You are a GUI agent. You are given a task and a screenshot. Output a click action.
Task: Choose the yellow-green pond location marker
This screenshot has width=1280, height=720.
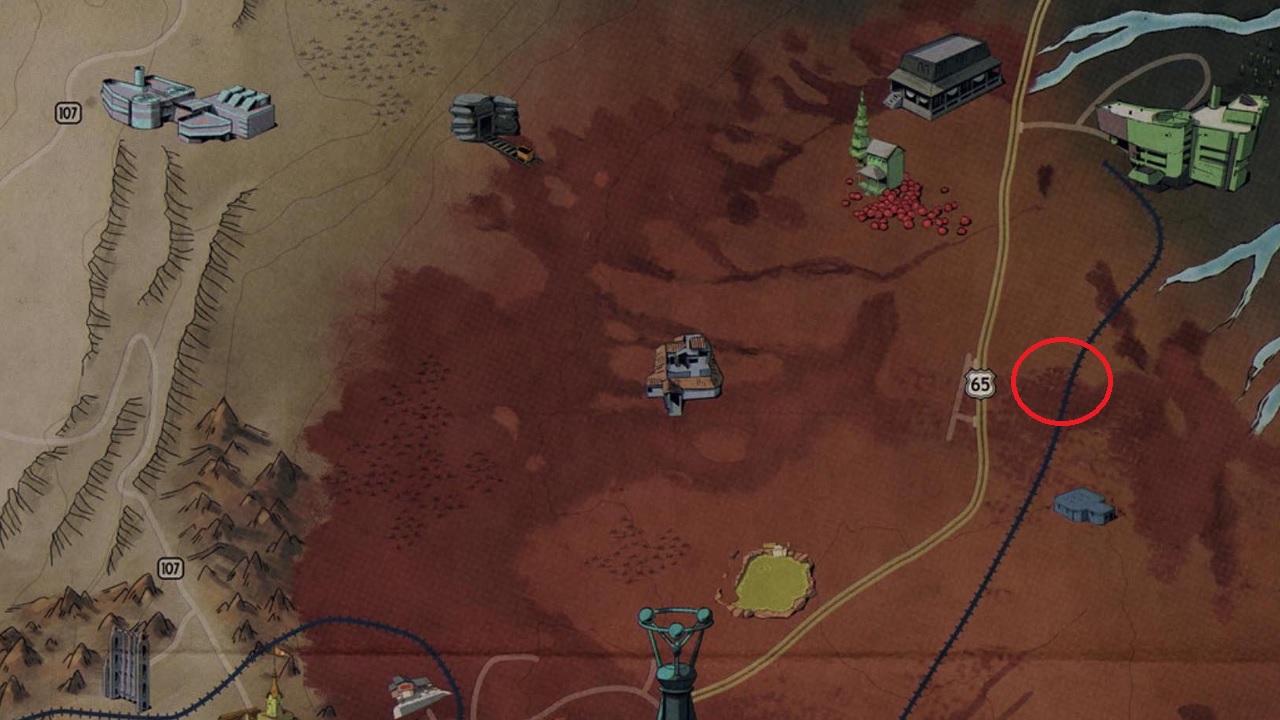click(x=769, y=579)
